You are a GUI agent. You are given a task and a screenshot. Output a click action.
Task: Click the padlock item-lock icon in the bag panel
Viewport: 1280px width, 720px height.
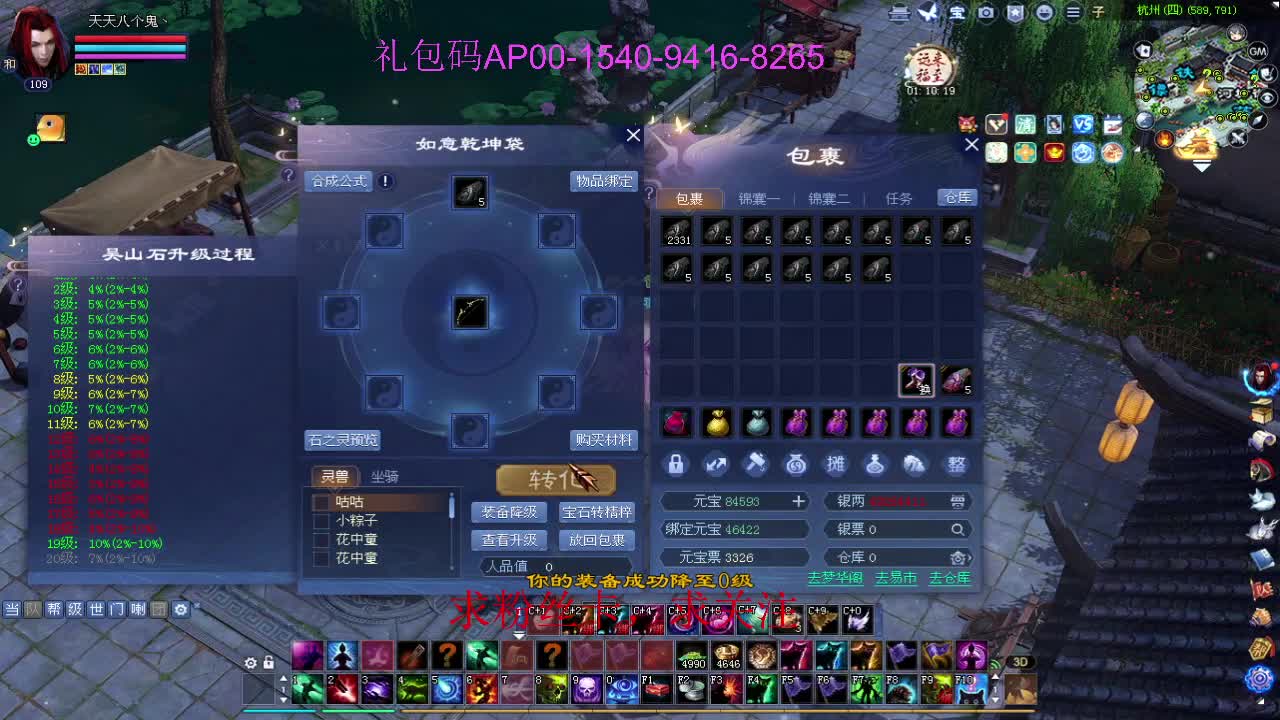pyautogui.click(x=676, y=462)
